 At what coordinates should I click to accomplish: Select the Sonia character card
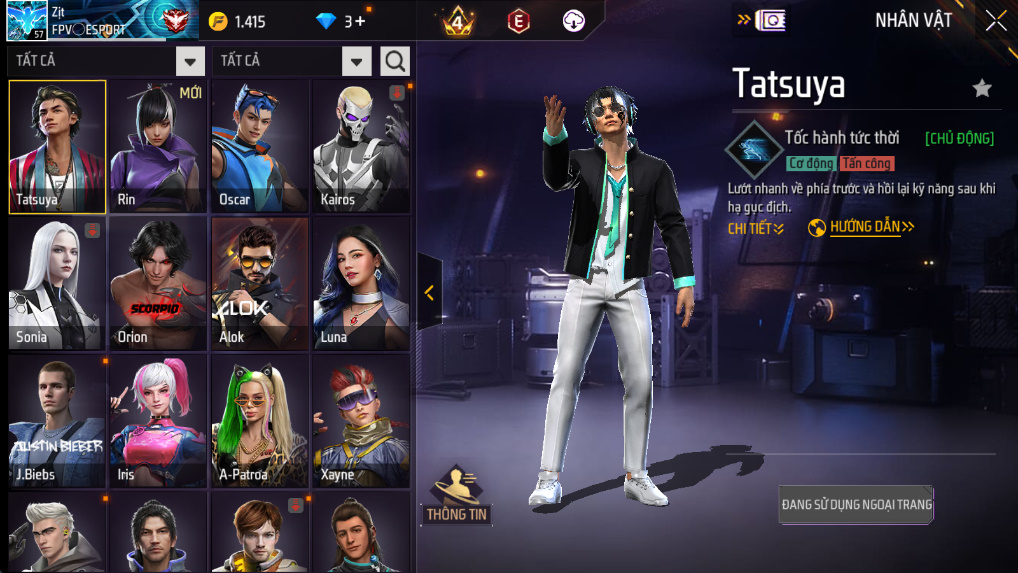[x=57, y=284]
